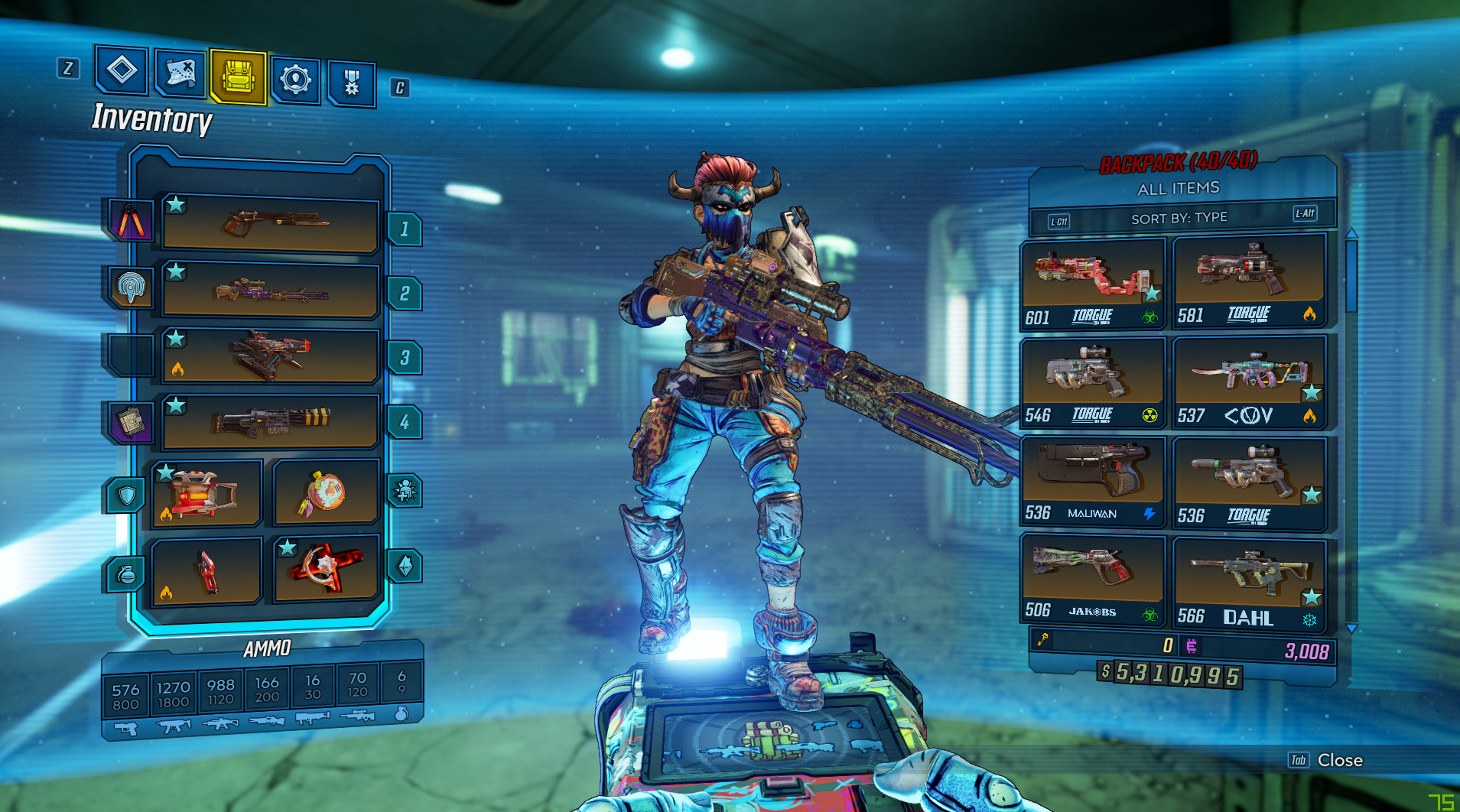
Task: Switch to the Map tab
Action: coord(180,74)
